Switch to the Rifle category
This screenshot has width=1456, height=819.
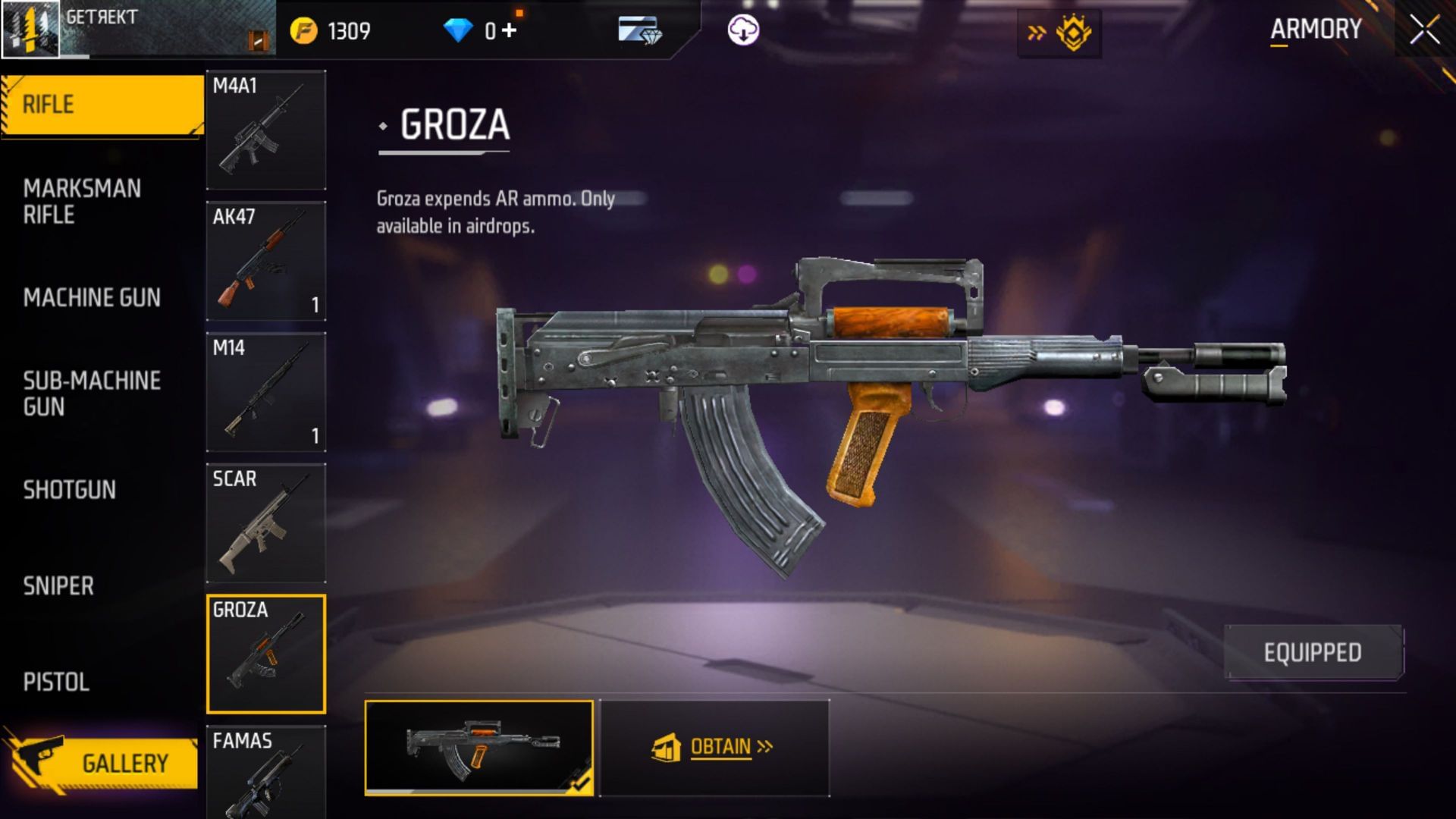point(102,105)
